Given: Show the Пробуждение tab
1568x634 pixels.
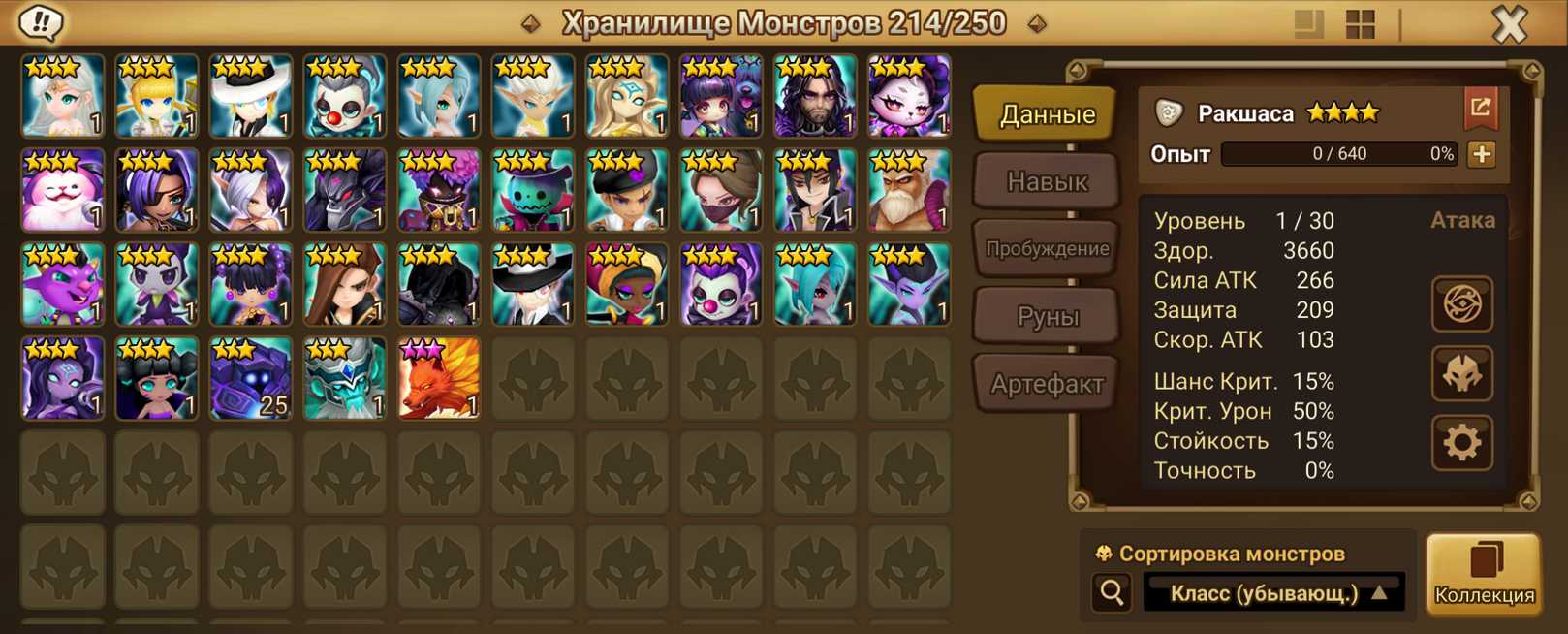Looking at the screenshot, I should click(1047, 249).
